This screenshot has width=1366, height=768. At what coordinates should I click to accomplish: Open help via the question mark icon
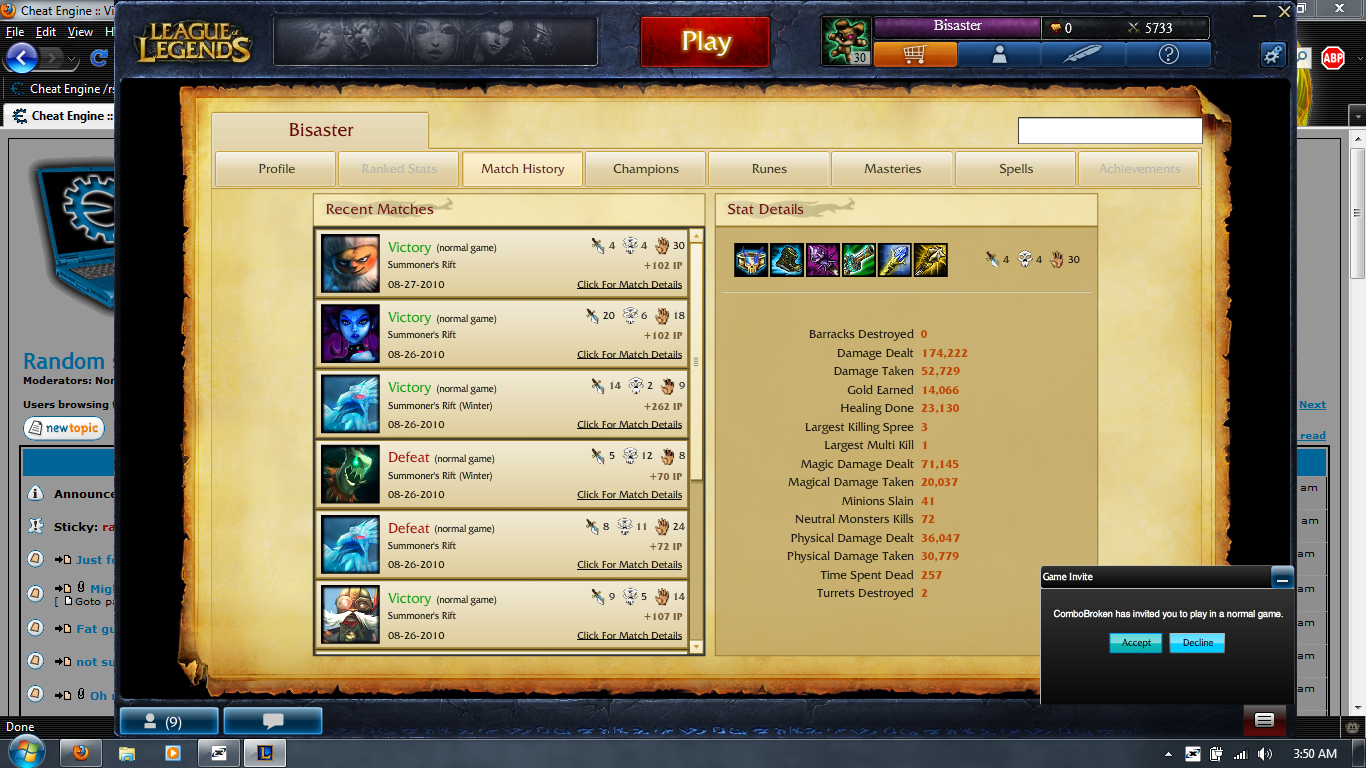pos(1167,55)
